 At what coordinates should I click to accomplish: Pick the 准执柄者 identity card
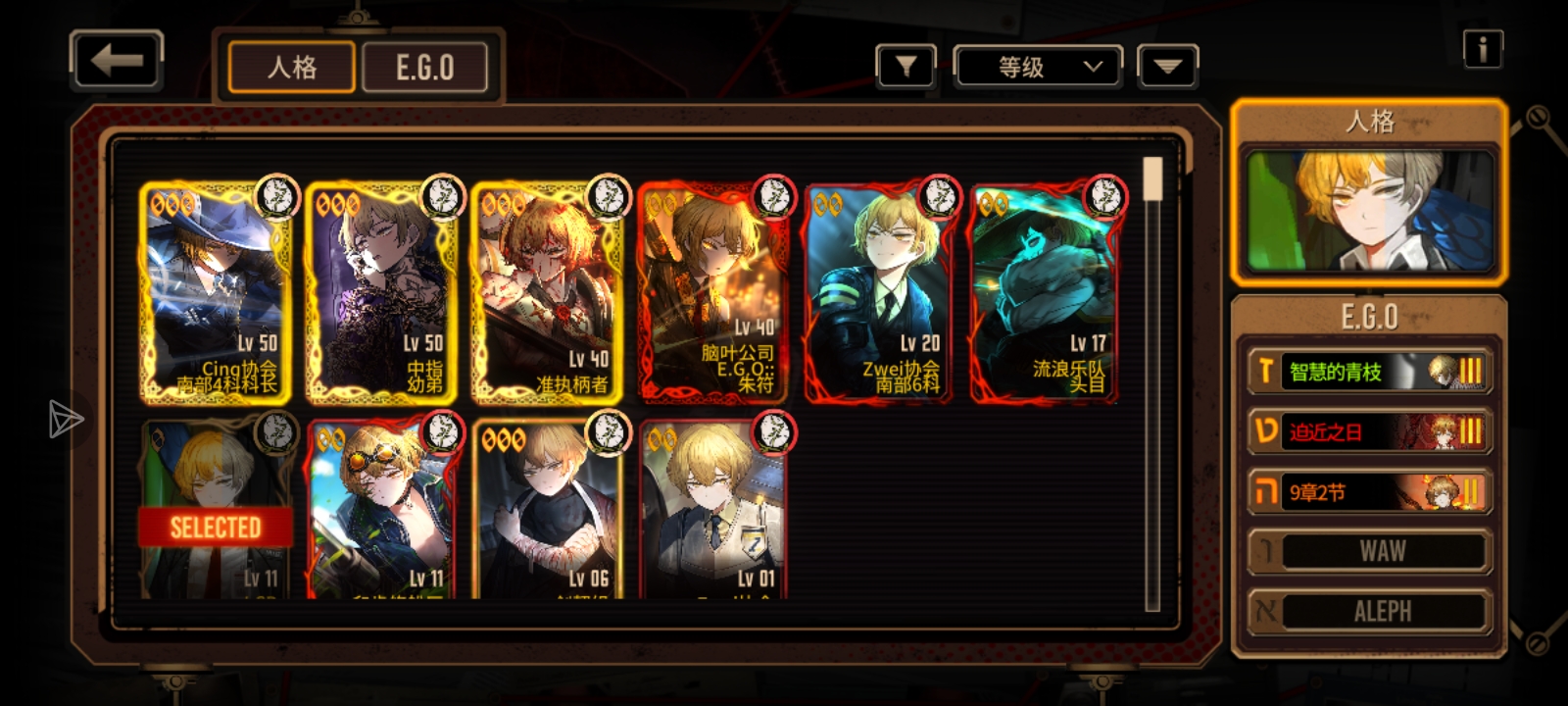pos(549,291)
